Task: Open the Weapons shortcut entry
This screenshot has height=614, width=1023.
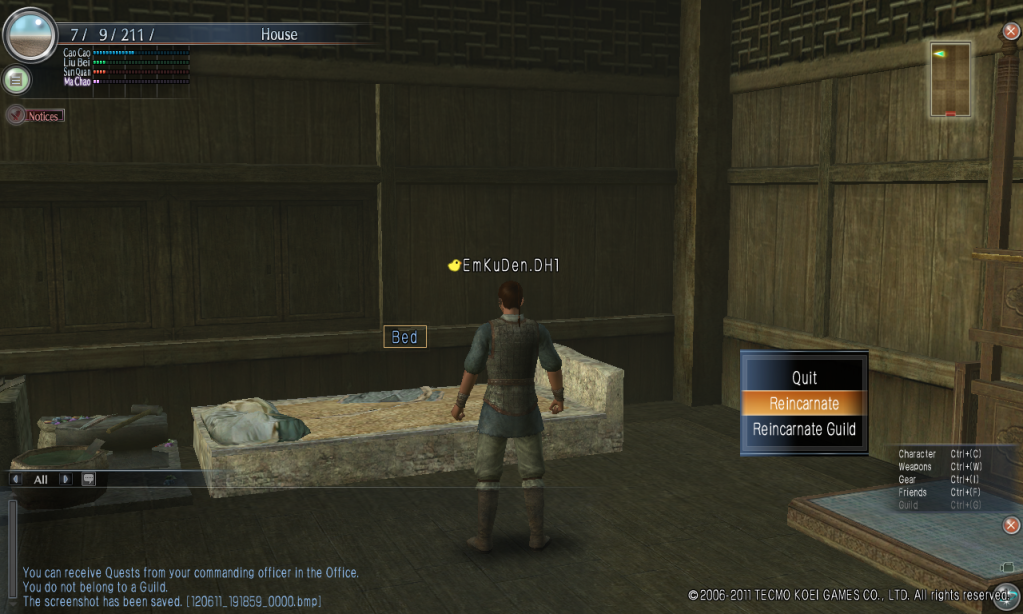Action: (915, 467)
